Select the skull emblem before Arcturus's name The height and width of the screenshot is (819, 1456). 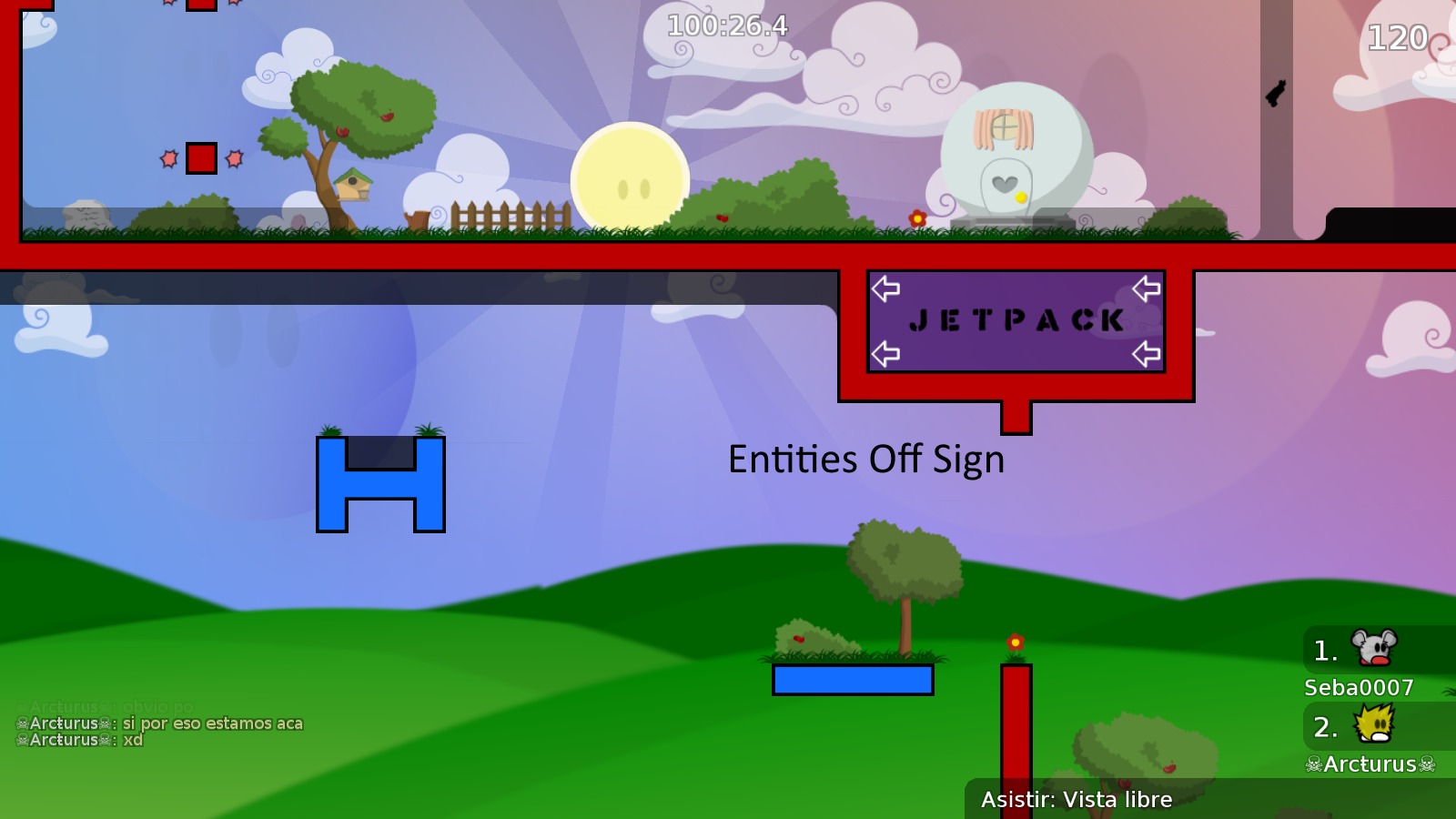[1314, 765]
